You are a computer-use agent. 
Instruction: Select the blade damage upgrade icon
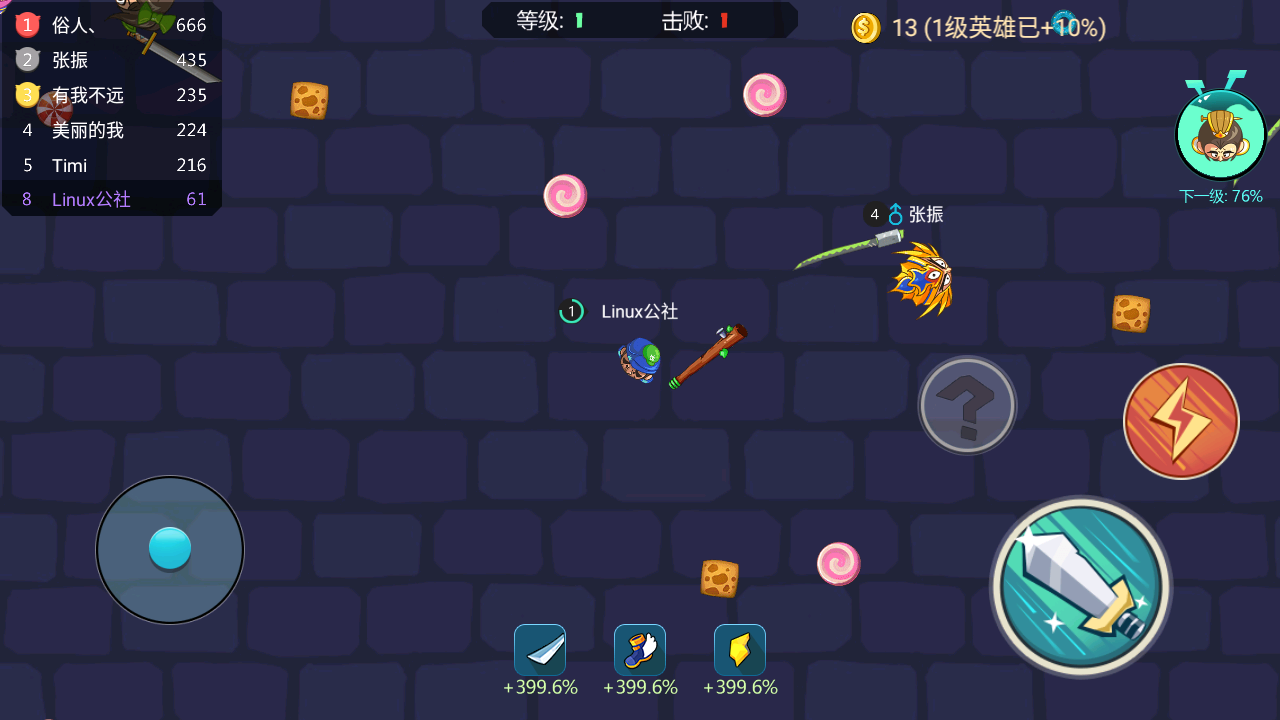point(540,649)
